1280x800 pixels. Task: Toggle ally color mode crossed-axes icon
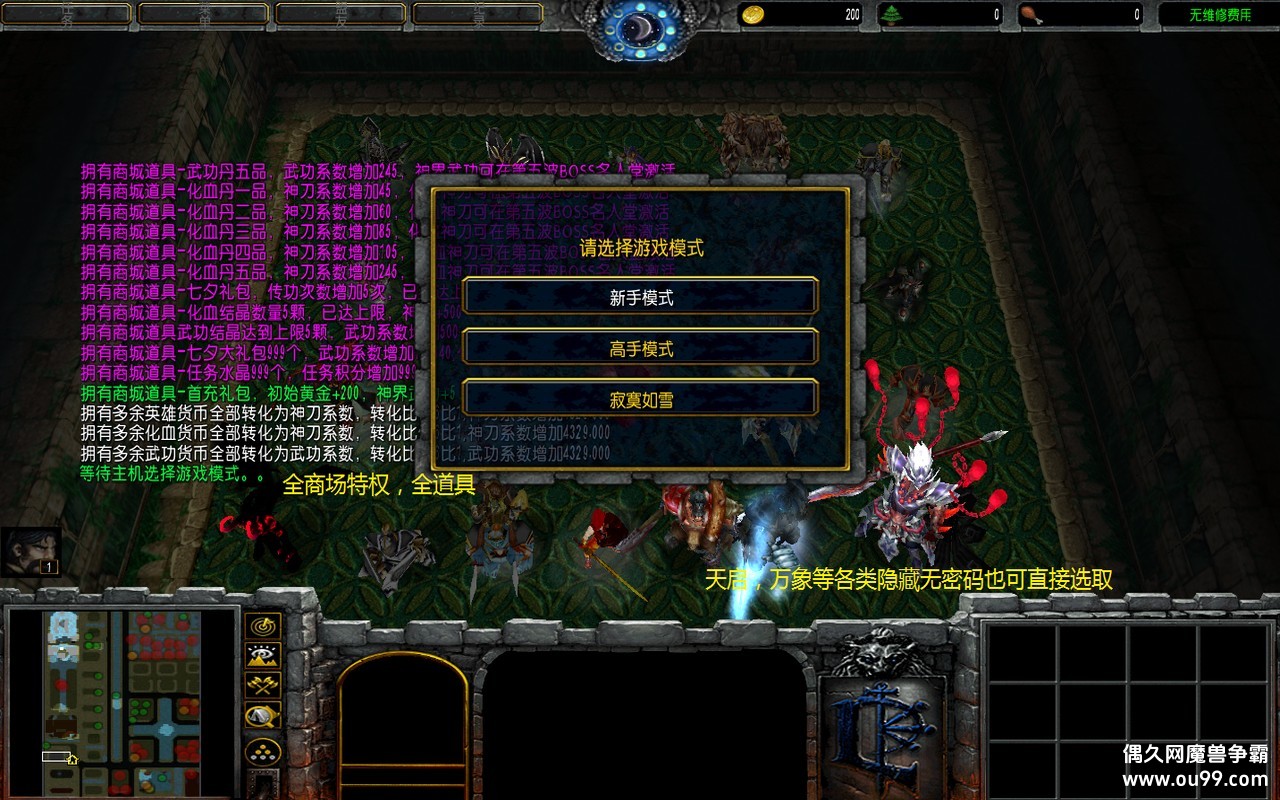pyautogui.click(x=263, y=686)
